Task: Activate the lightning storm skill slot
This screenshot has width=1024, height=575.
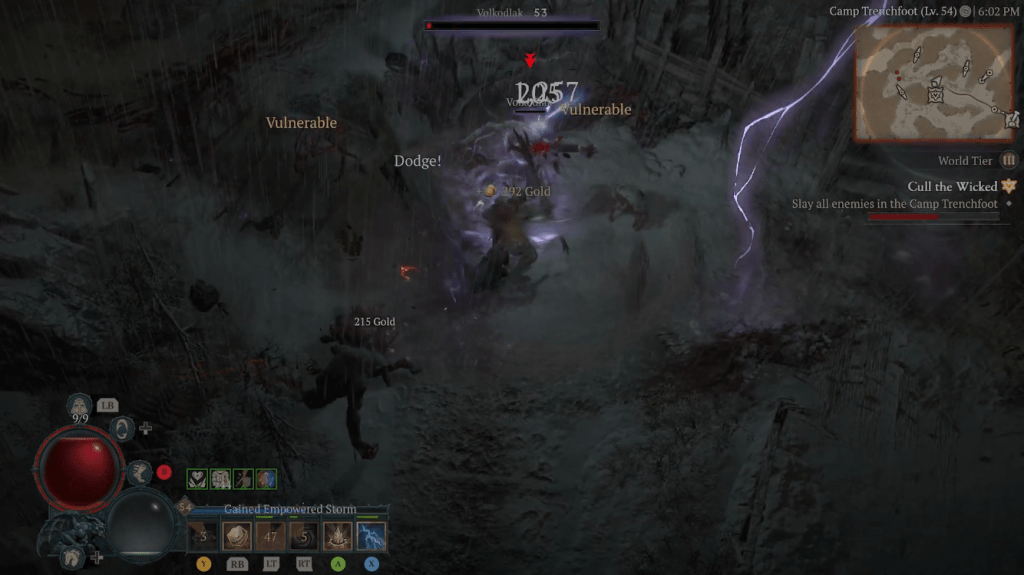Action: (x=371, y=537)
